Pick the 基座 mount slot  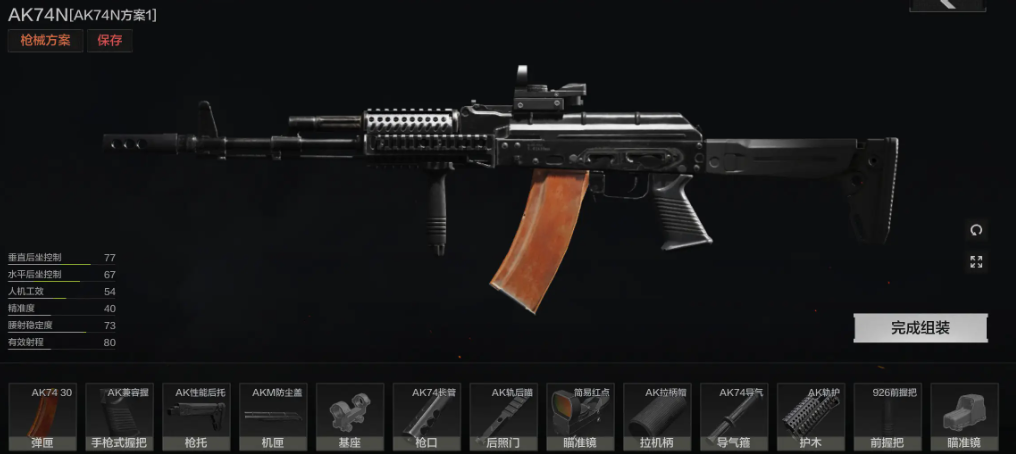point(350,417)
